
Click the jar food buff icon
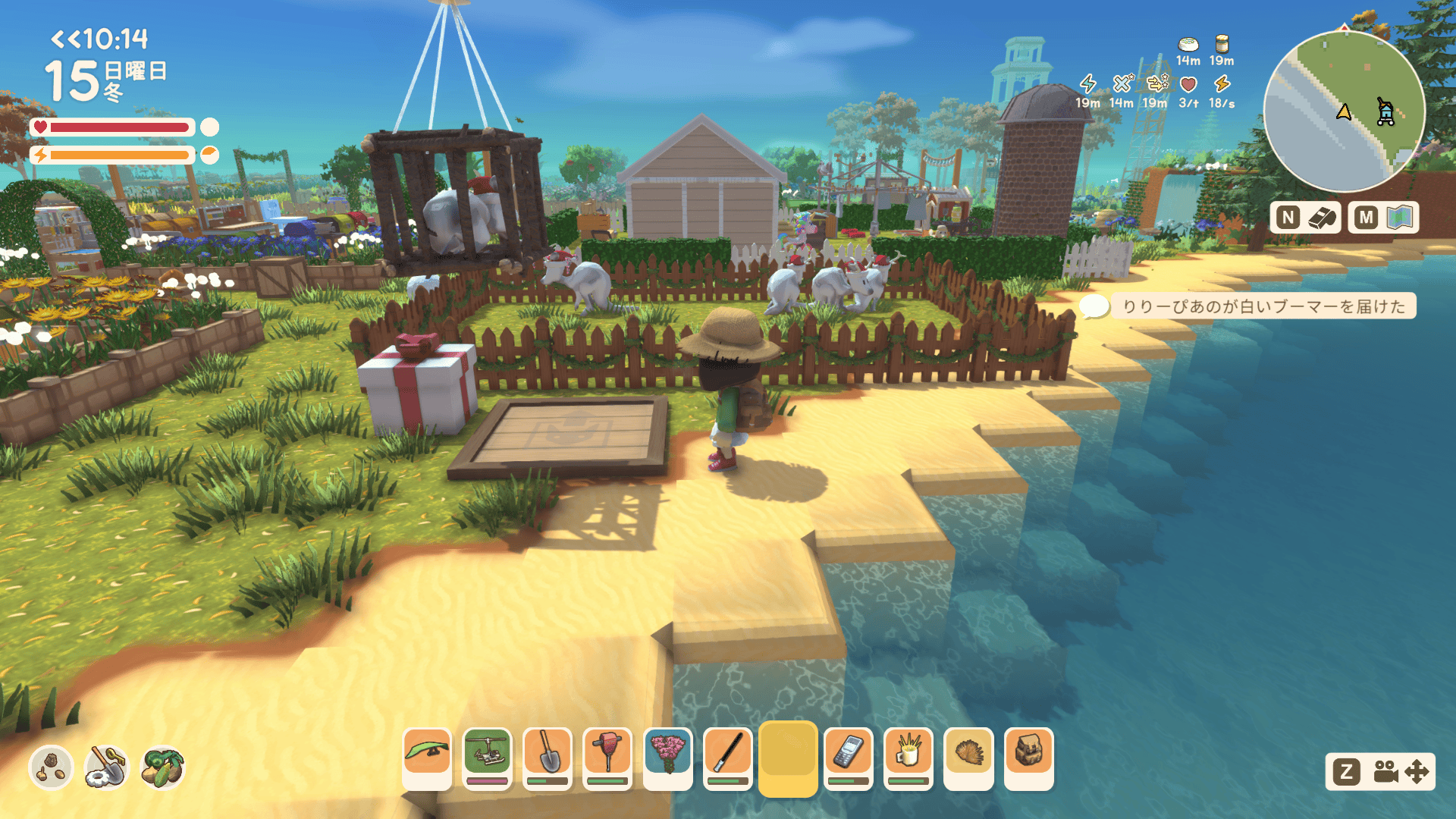click(x=1222, y=44)
